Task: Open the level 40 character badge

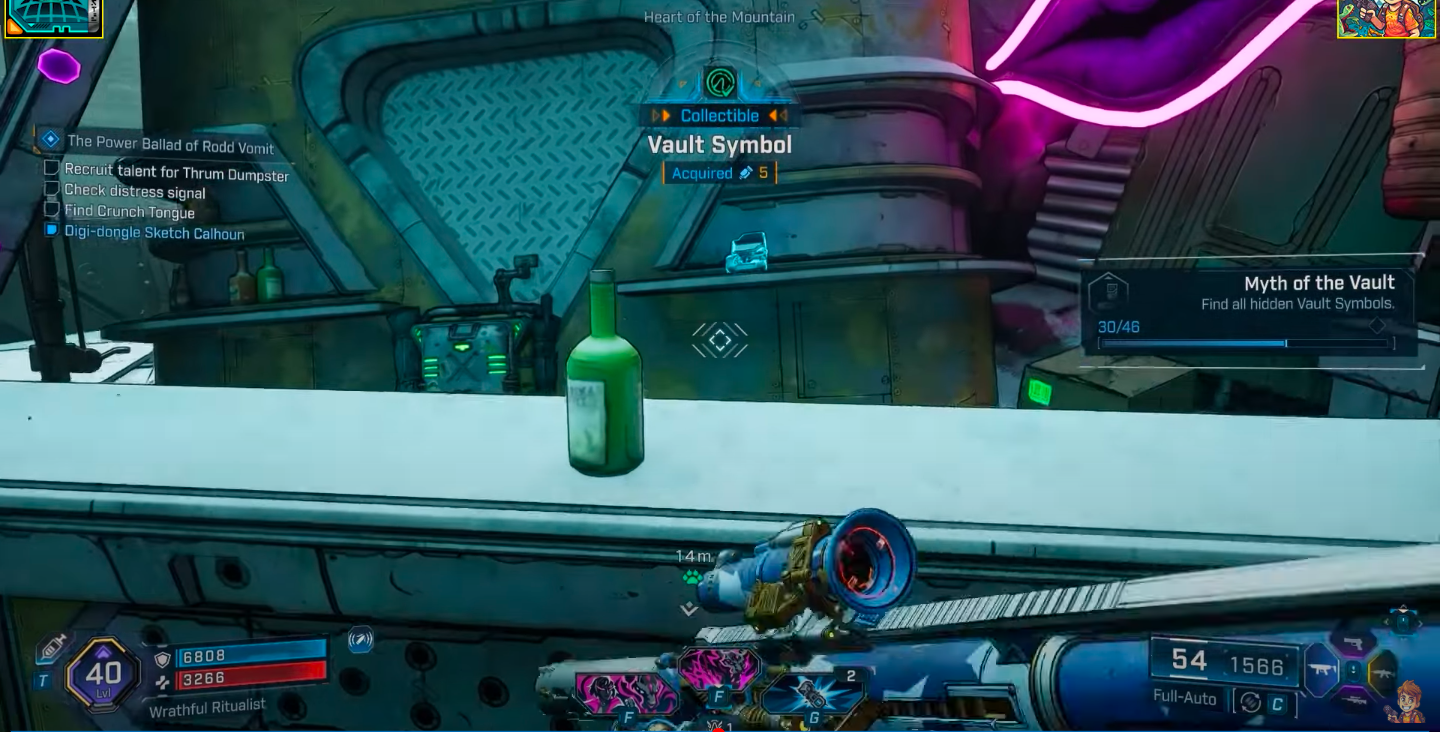Action: [x=103, y=673]
